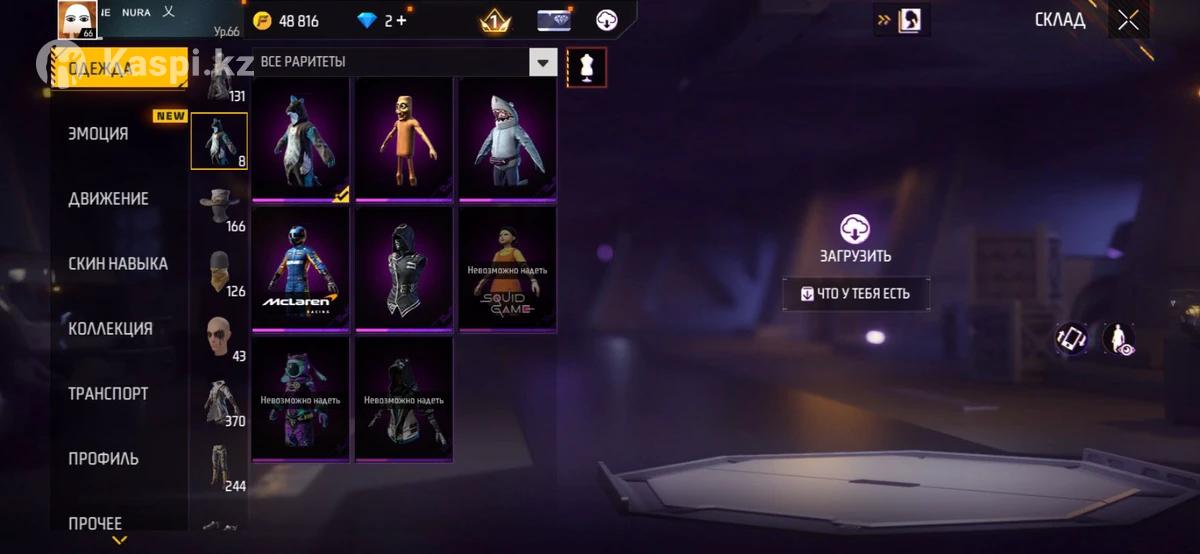Select the face mask subcategory with 126 items
Screen dimensions: 1200x554
tap(219, 271)
